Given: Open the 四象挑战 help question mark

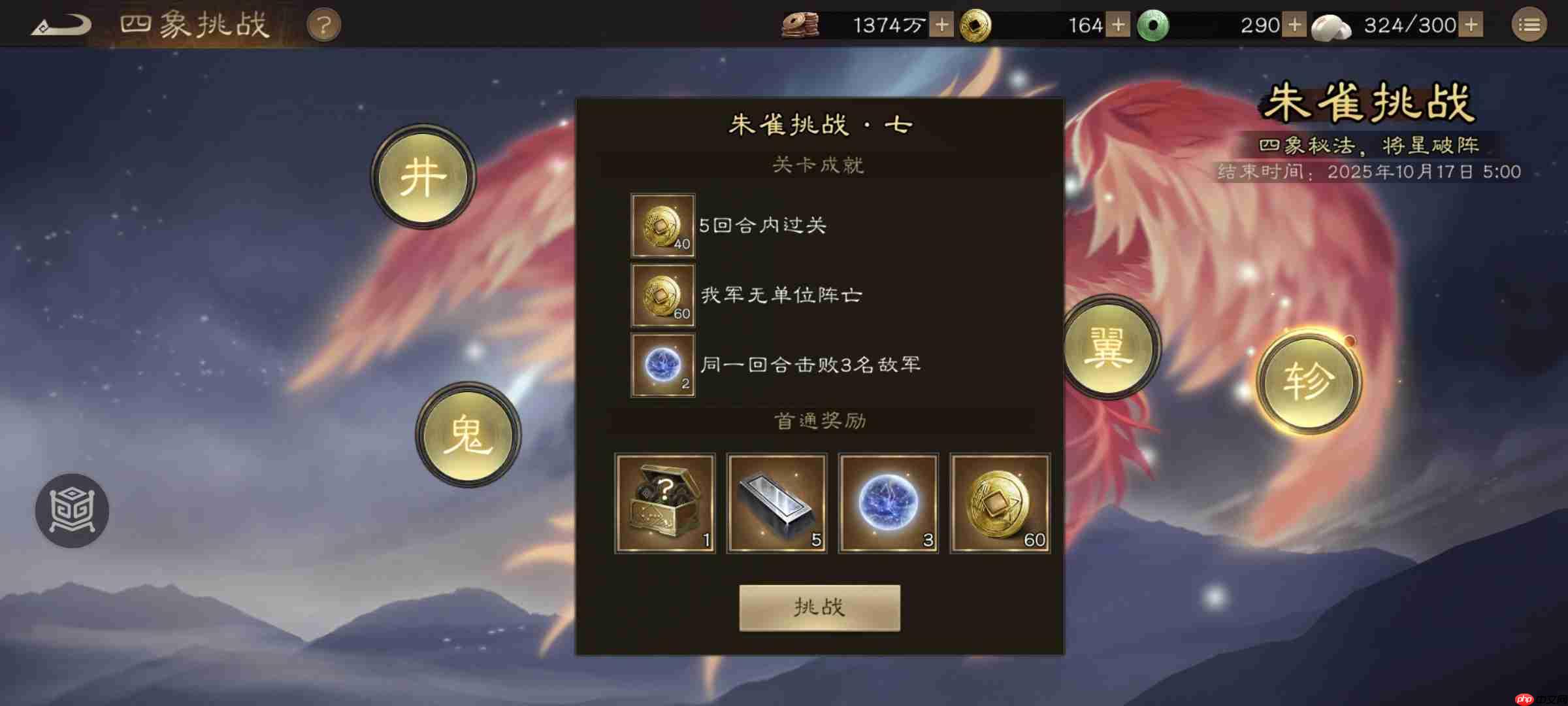Looking at the screenshot, I should click(x=325, y=24).
